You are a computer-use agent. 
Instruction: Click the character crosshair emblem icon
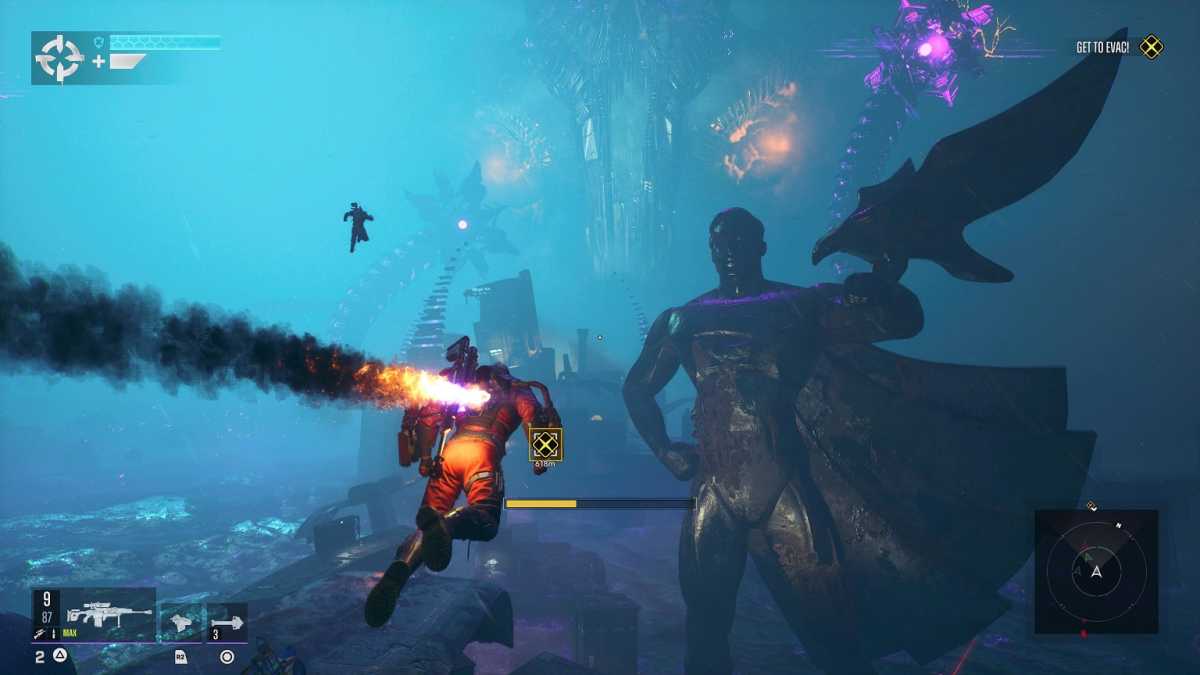point(59,58)
